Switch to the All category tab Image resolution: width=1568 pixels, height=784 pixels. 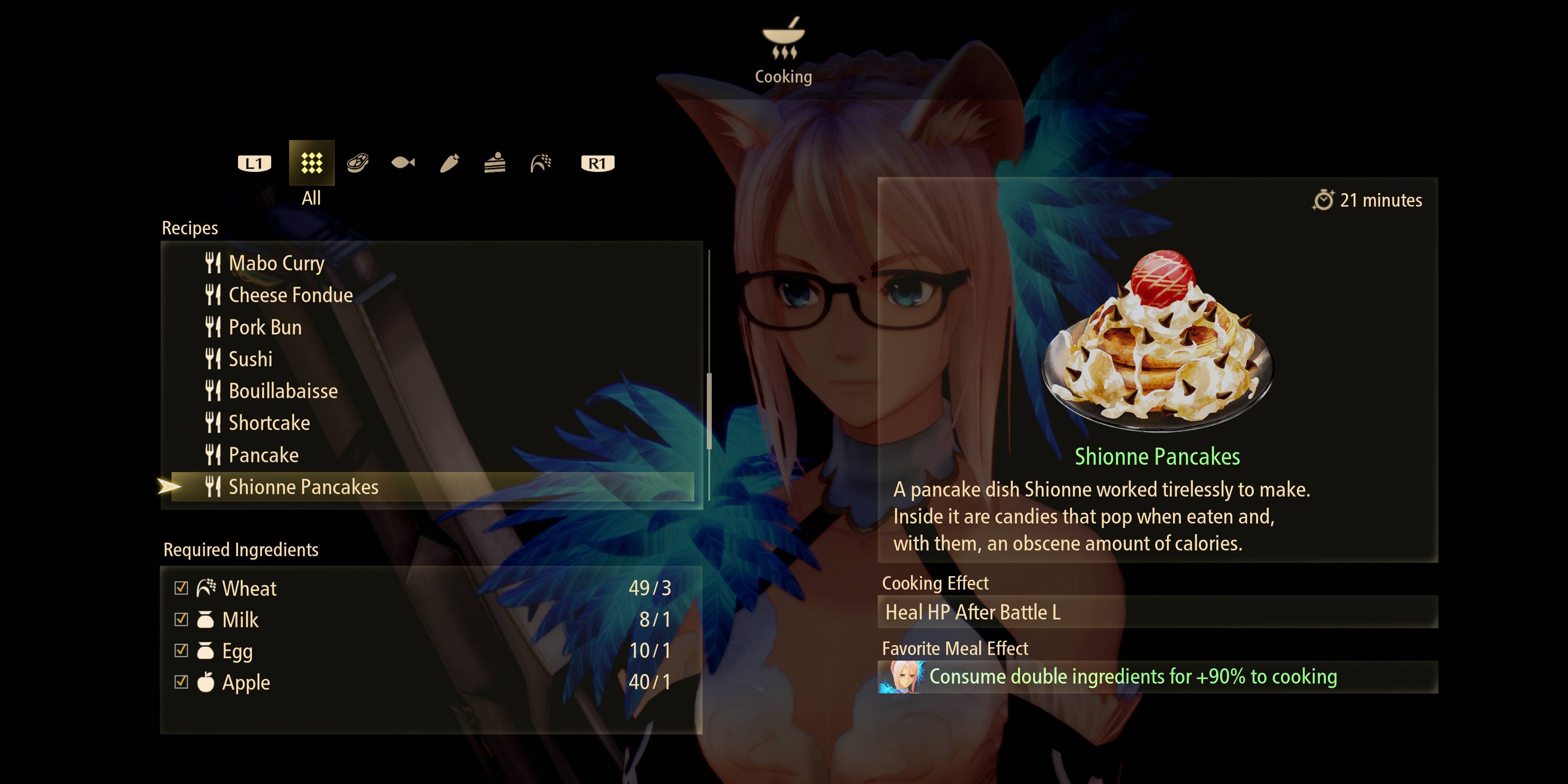coord(312,163)
